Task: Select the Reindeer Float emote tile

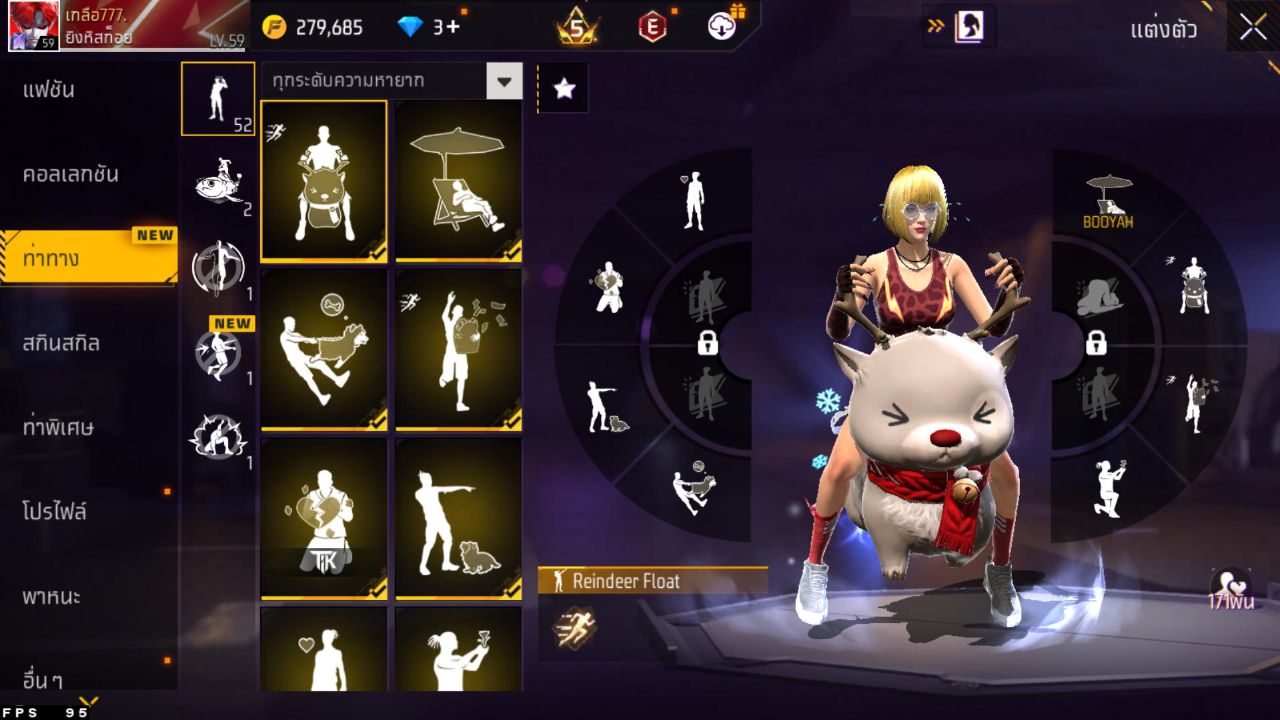Action: coord(324,180)
